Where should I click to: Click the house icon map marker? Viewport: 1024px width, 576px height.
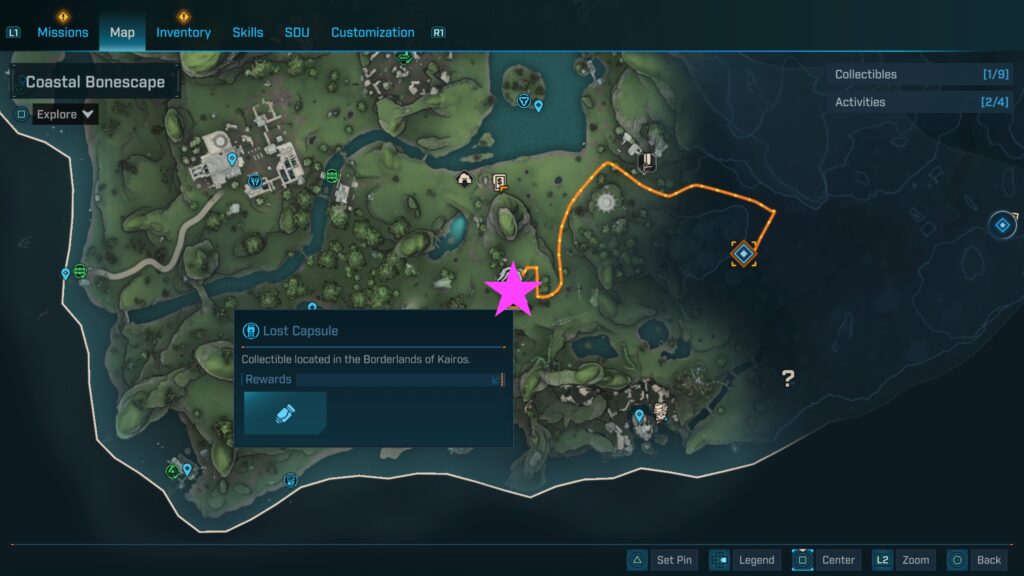pos(464,179)
